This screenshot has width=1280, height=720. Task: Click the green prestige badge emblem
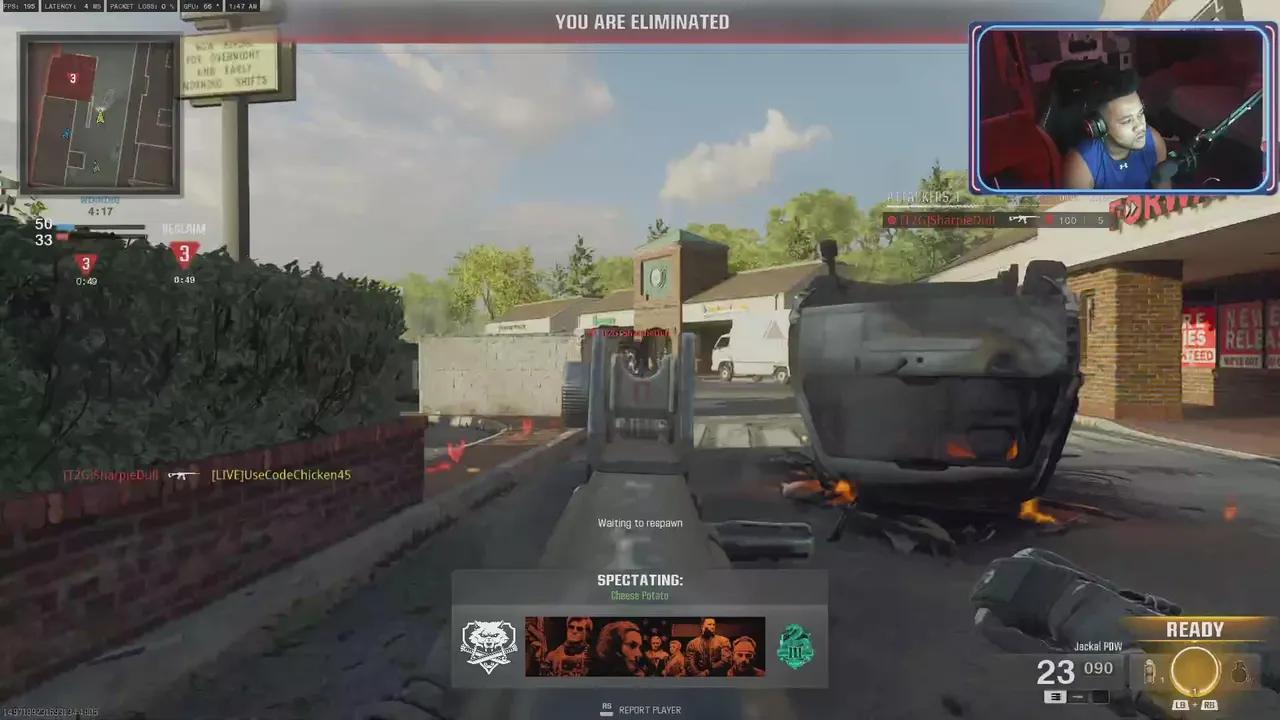click(795, 646)
